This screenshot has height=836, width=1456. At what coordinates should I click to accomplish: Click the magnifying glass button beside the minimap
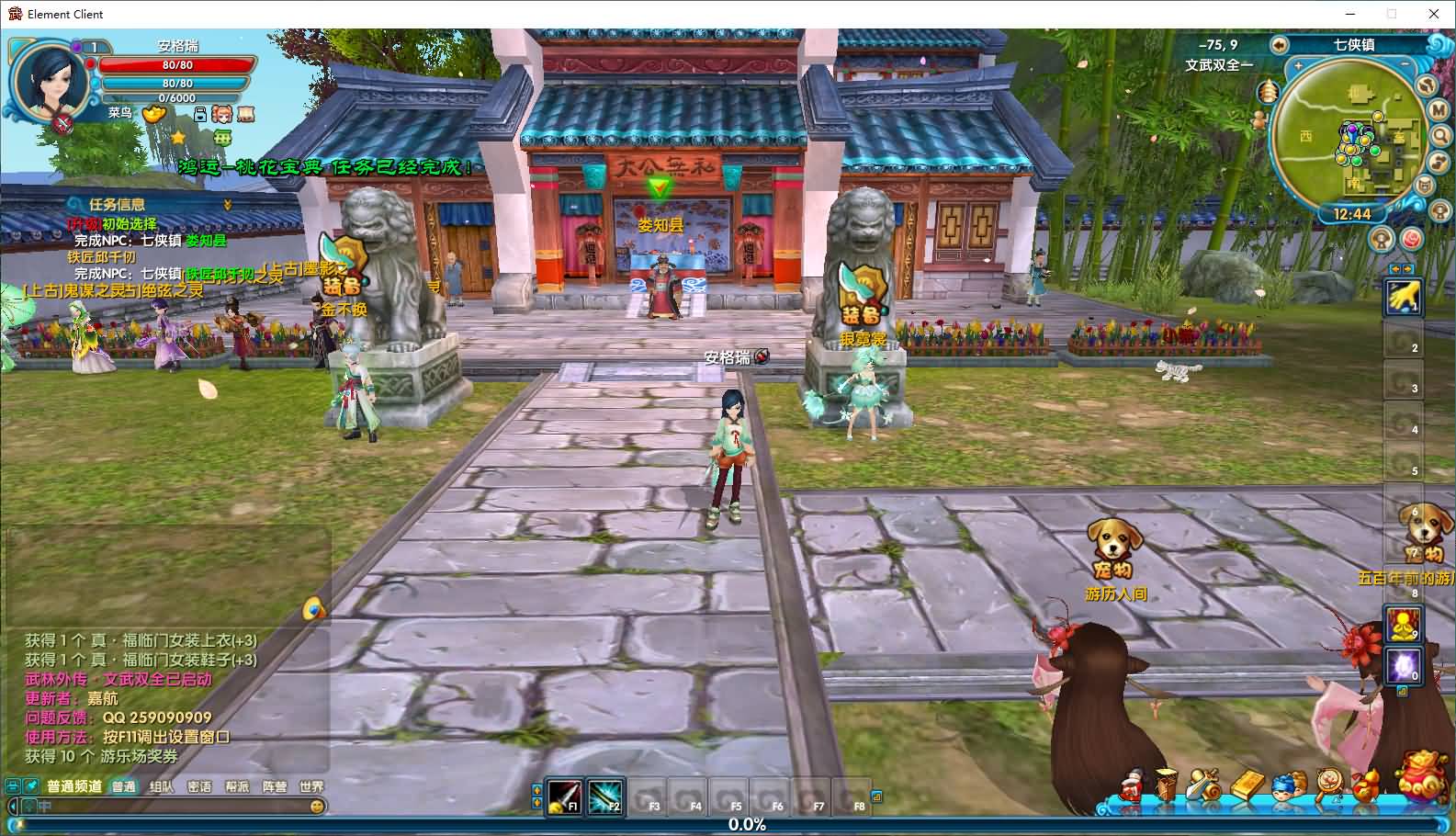point(1439,136)
